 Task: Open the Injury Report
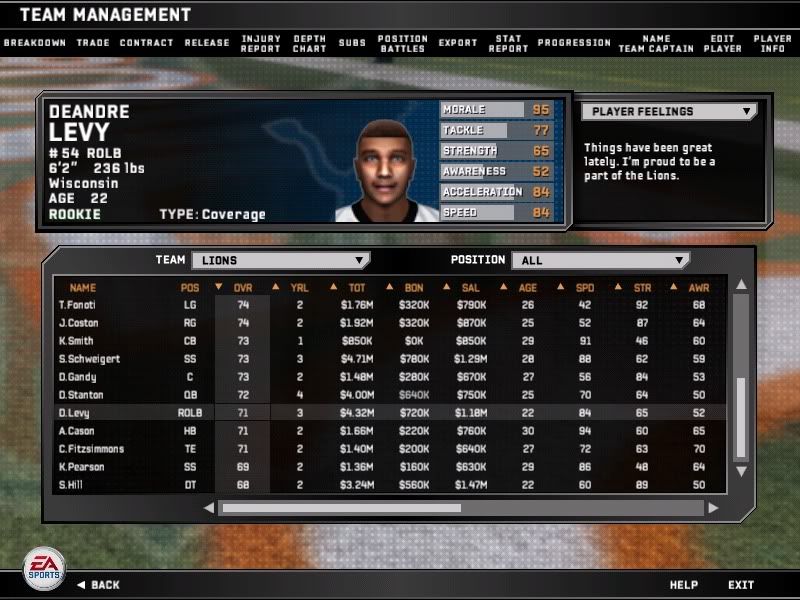click(x=262, y=44)
